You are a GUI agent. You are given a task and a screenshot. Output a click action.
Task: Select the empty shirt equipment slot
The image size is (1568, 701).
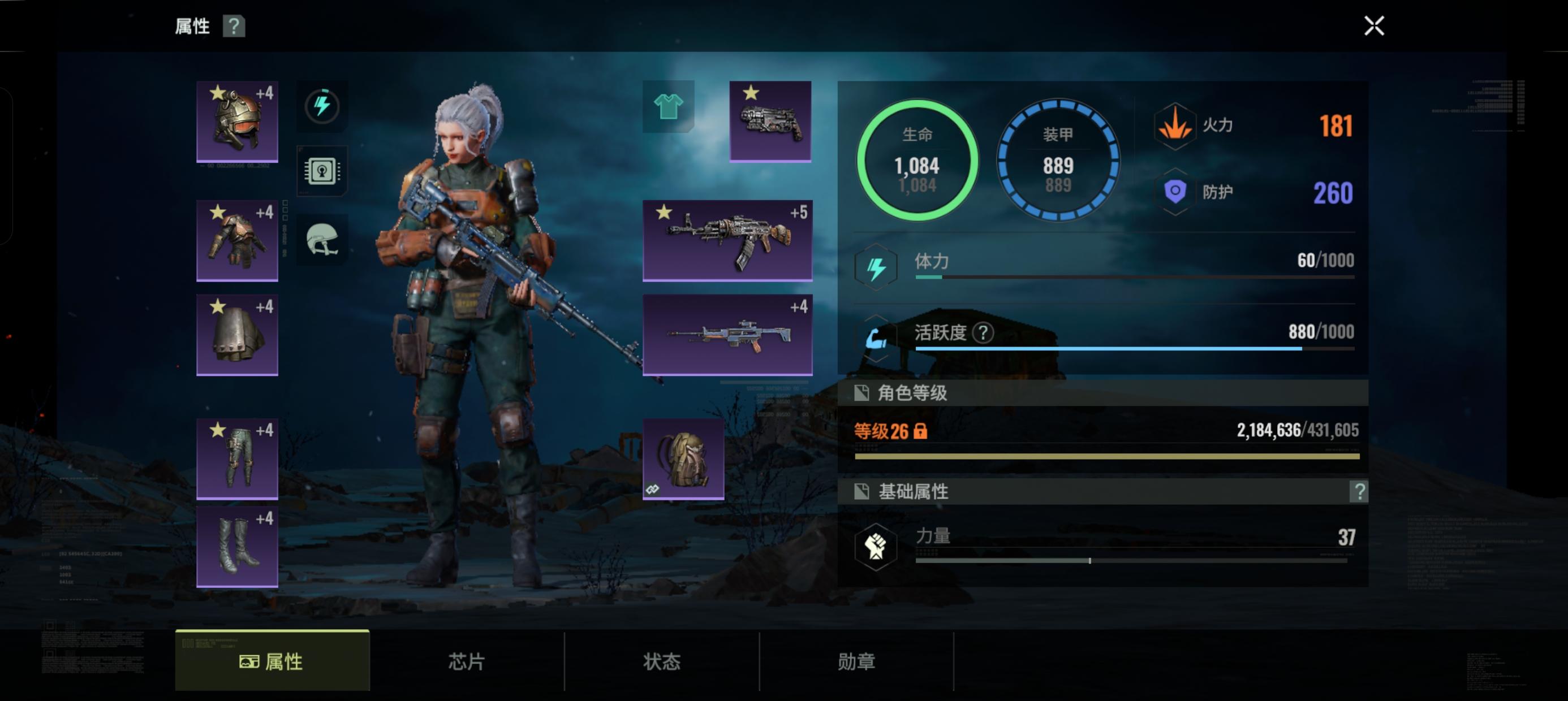click(667, 107)
